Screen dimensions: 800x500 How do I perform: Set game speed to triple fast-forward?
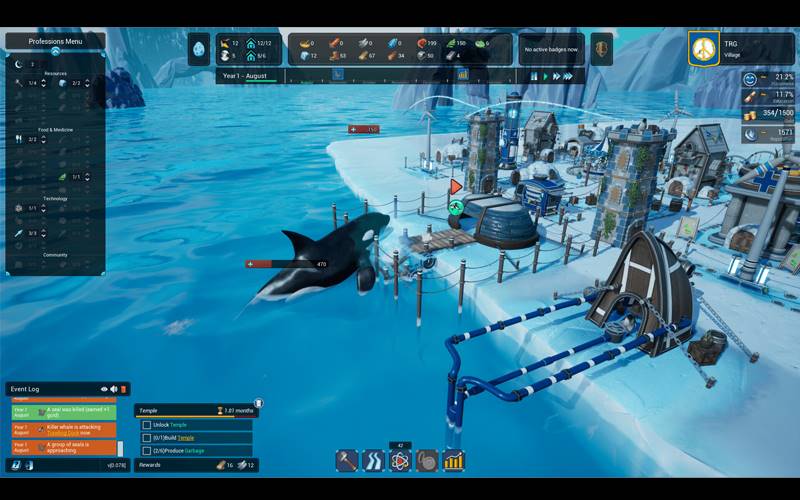tap(569, 76)
